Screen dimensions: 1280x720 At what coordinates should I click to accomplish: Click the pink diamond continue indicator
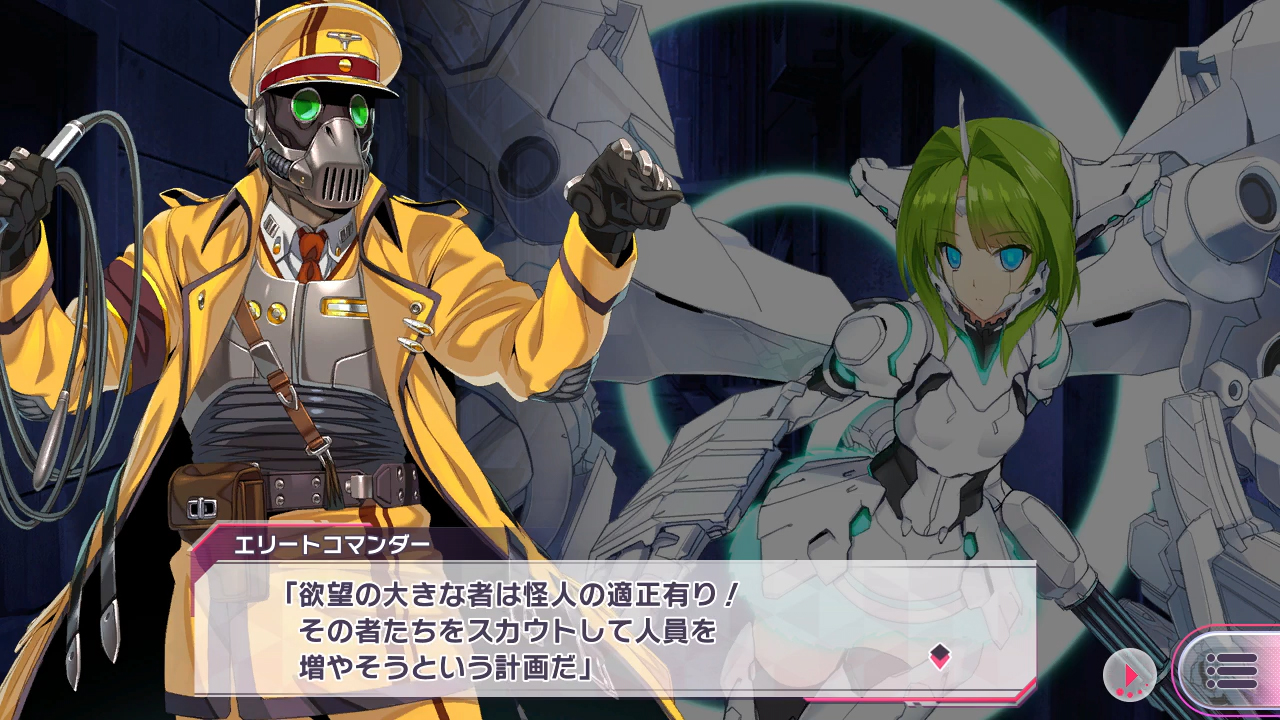coord(939,656)
